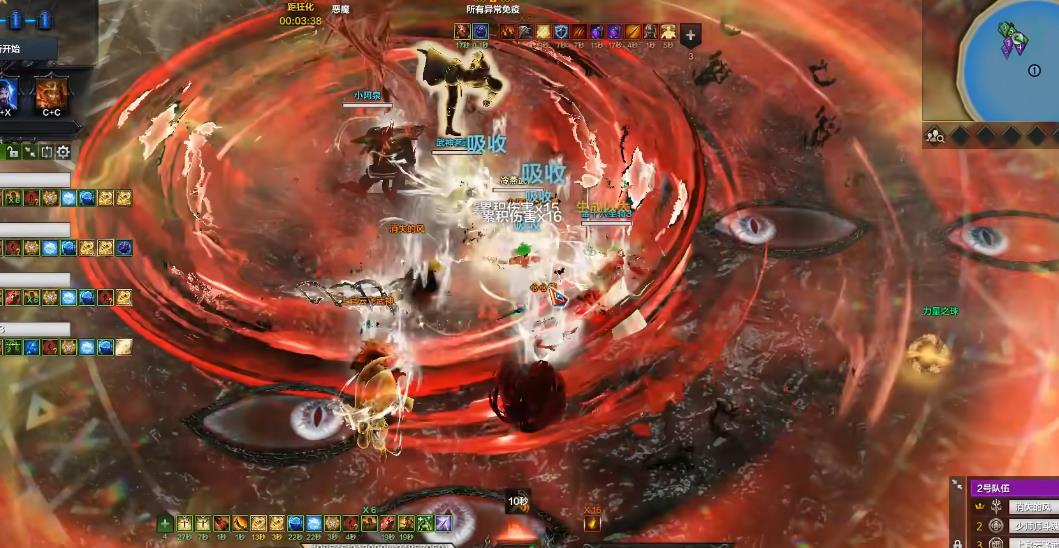Toggle the green padlock on party frame
The image size is (1059, 548).
tap(12, 152)
